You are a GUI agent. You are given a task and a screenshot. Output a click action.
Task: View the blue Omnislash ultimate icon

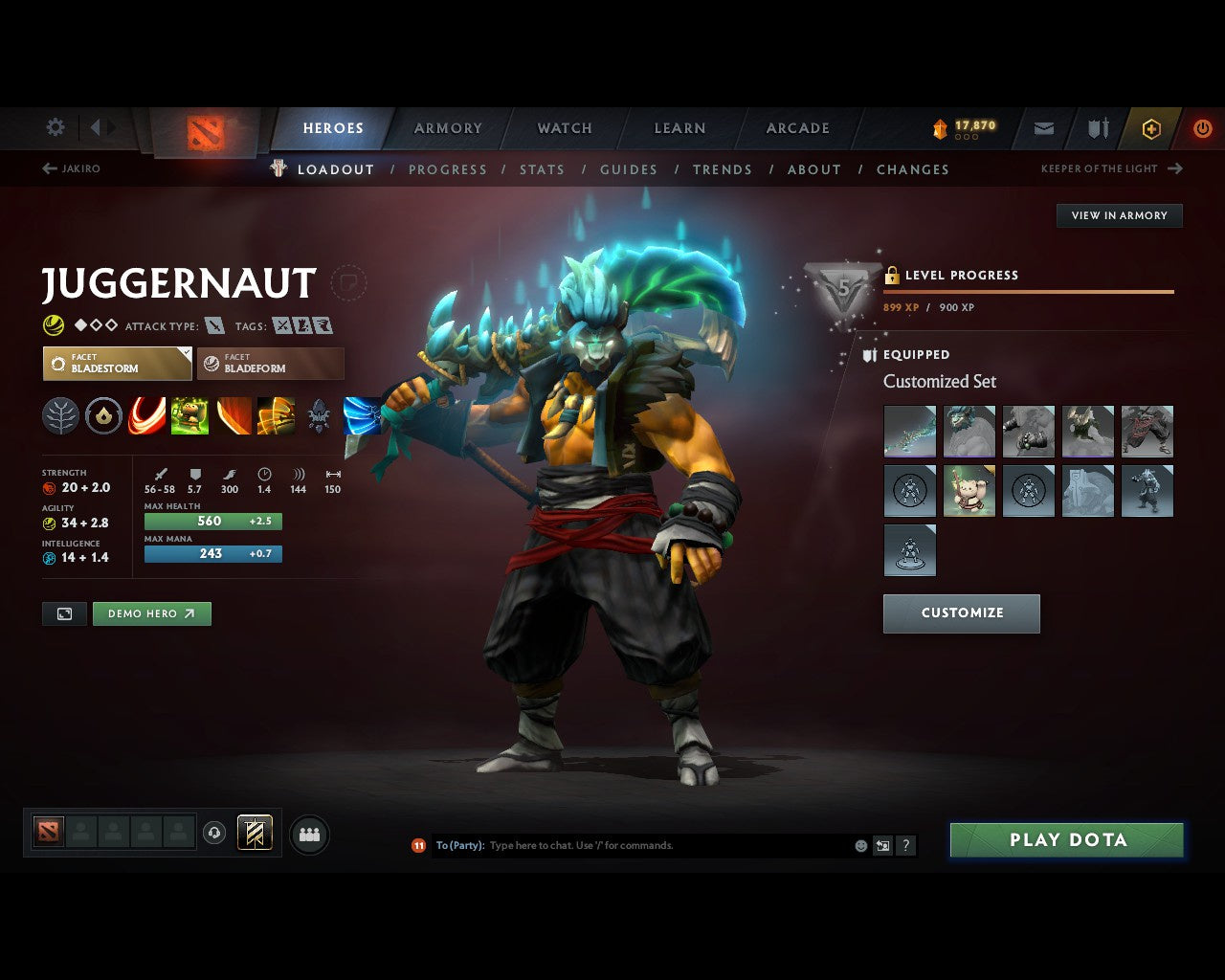pos(362,415)
